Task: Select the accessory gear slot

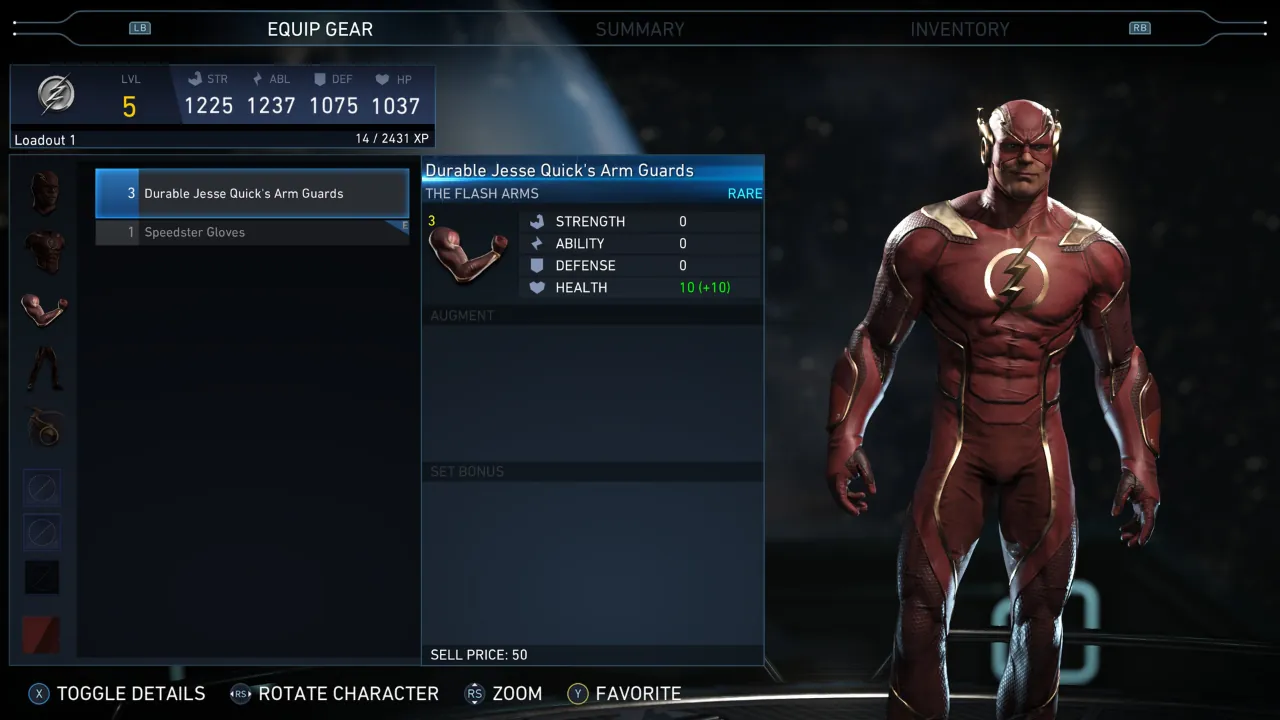Action: pyautogui.click(x=42, y=428)
